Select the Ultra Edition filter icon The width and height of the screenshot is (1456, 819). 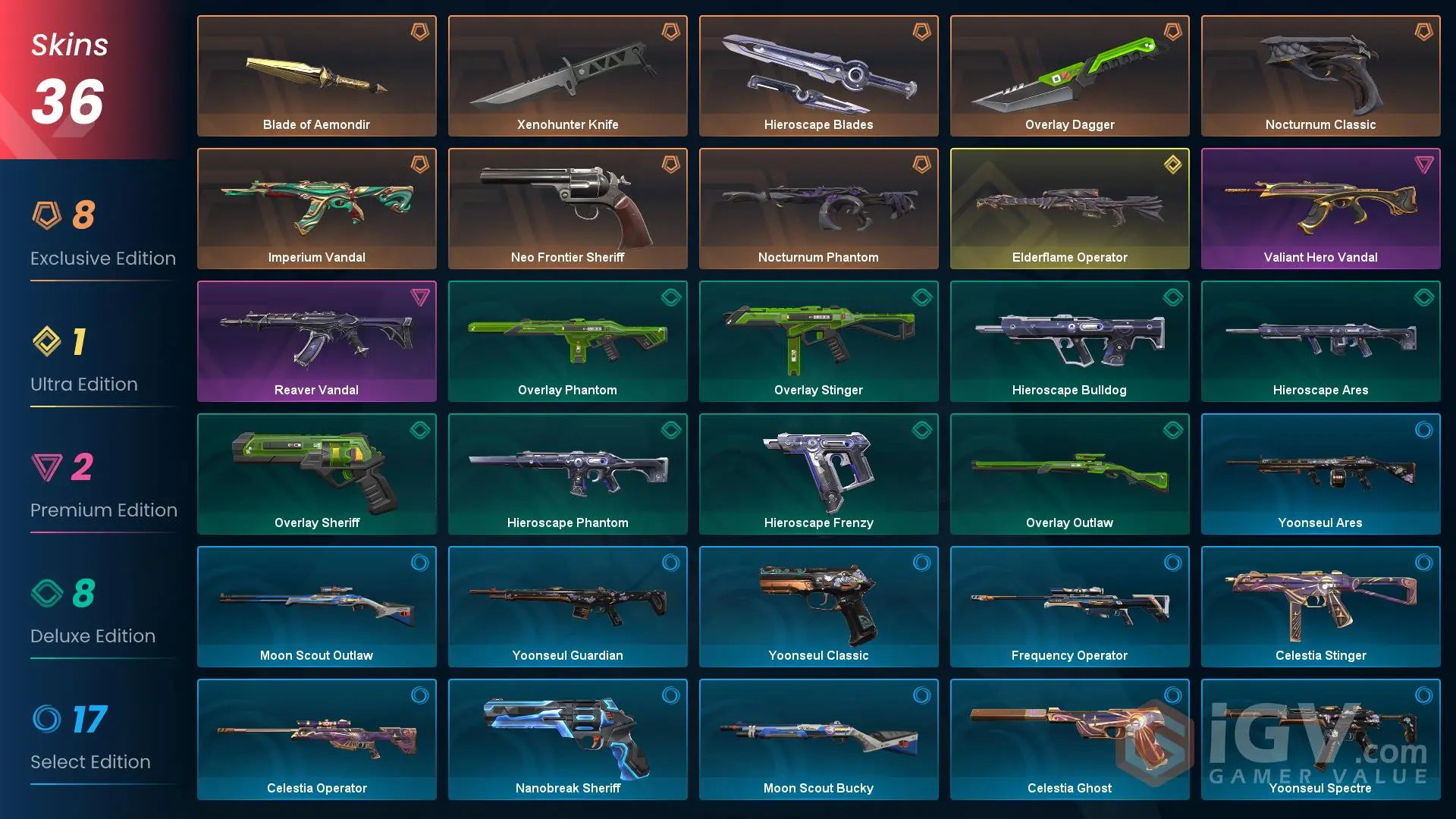tap(47, 342)
